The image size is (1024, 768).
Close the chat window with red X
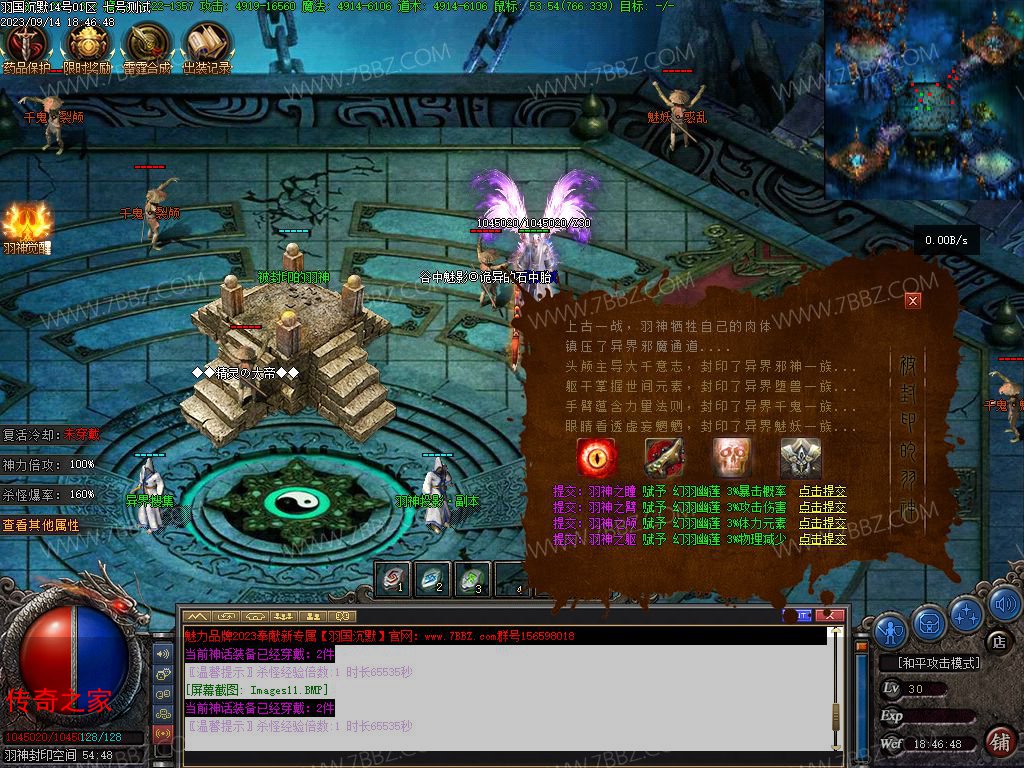click(x=828, y=615)
